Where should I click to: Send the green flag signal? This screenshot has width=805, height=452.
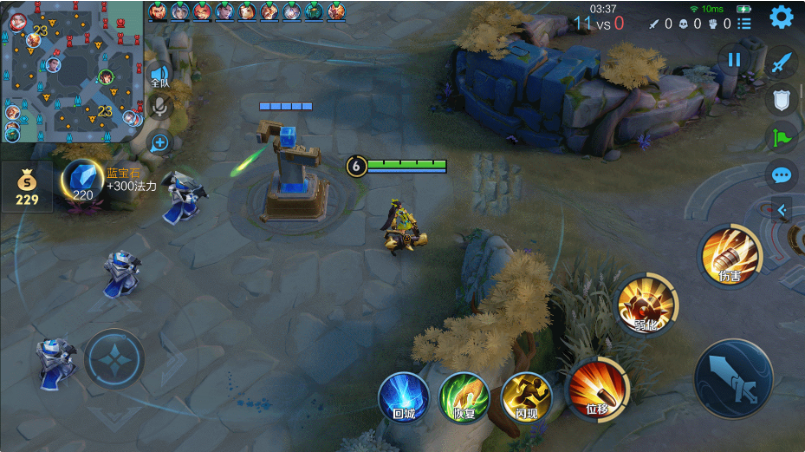coord(781,137)
